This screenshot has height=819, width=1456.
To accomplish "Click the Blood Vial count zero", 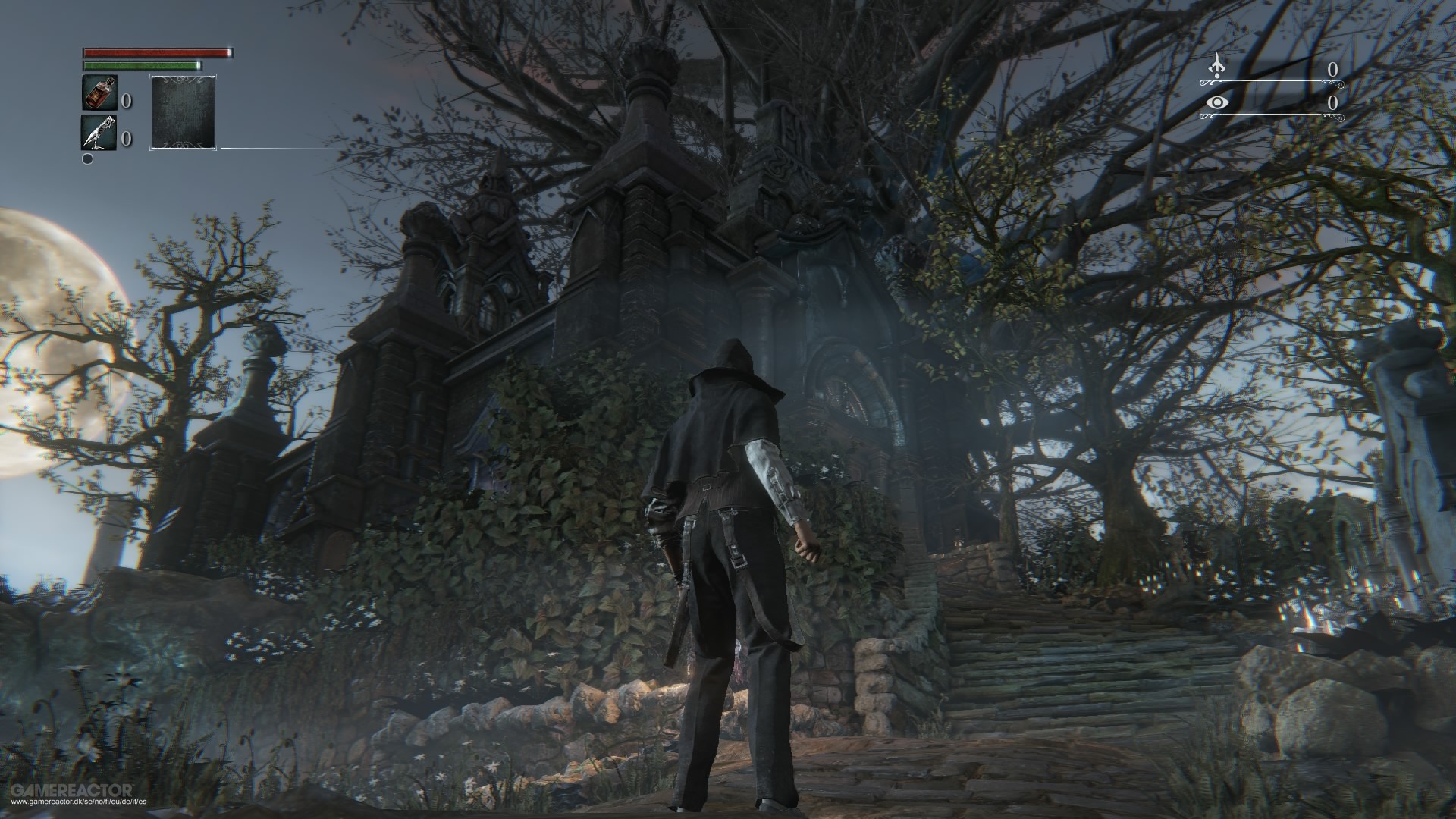I will [x=127, y=101].
